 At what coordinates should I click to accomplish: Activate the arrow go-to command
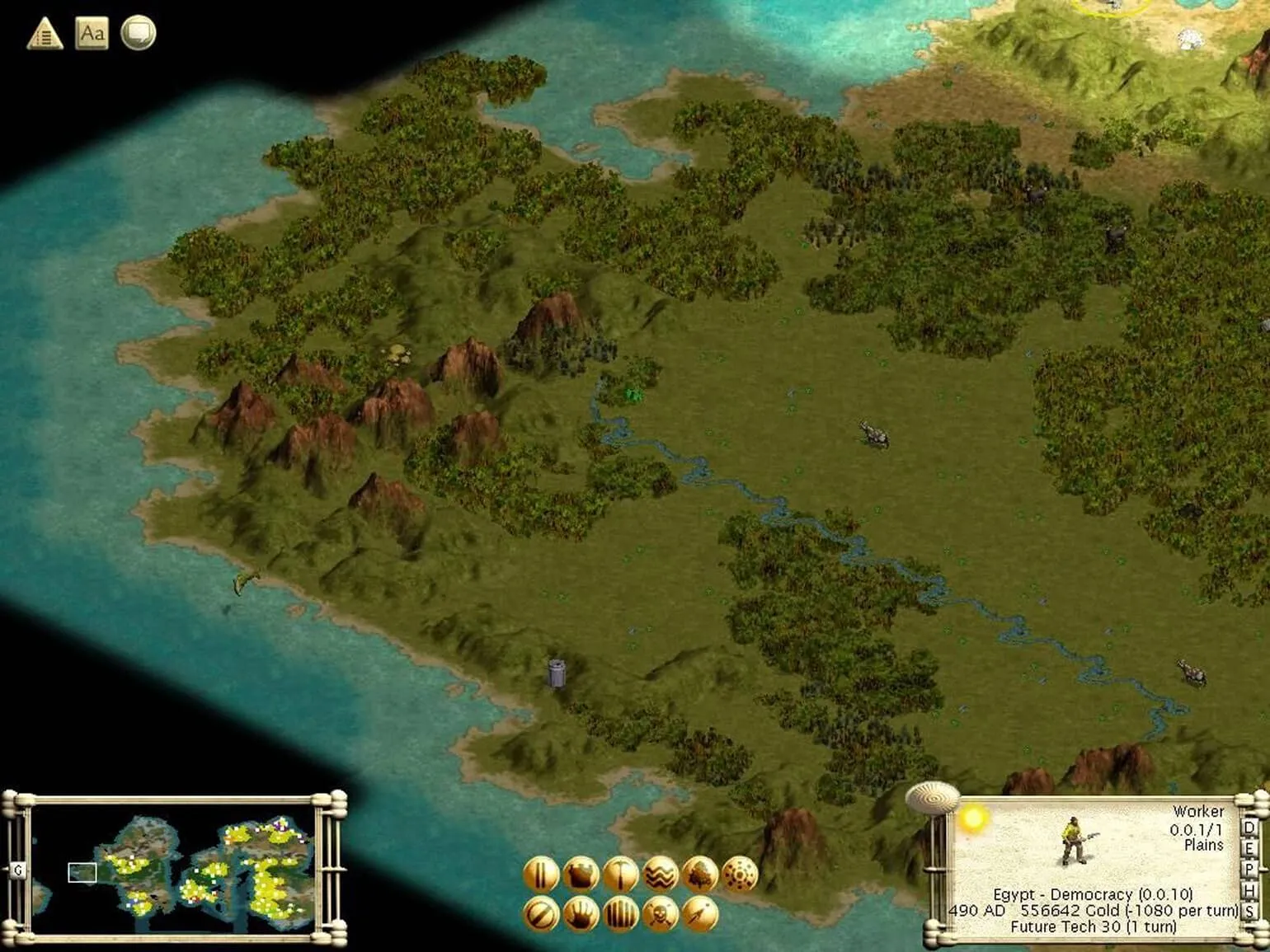[x=700, y=915]
